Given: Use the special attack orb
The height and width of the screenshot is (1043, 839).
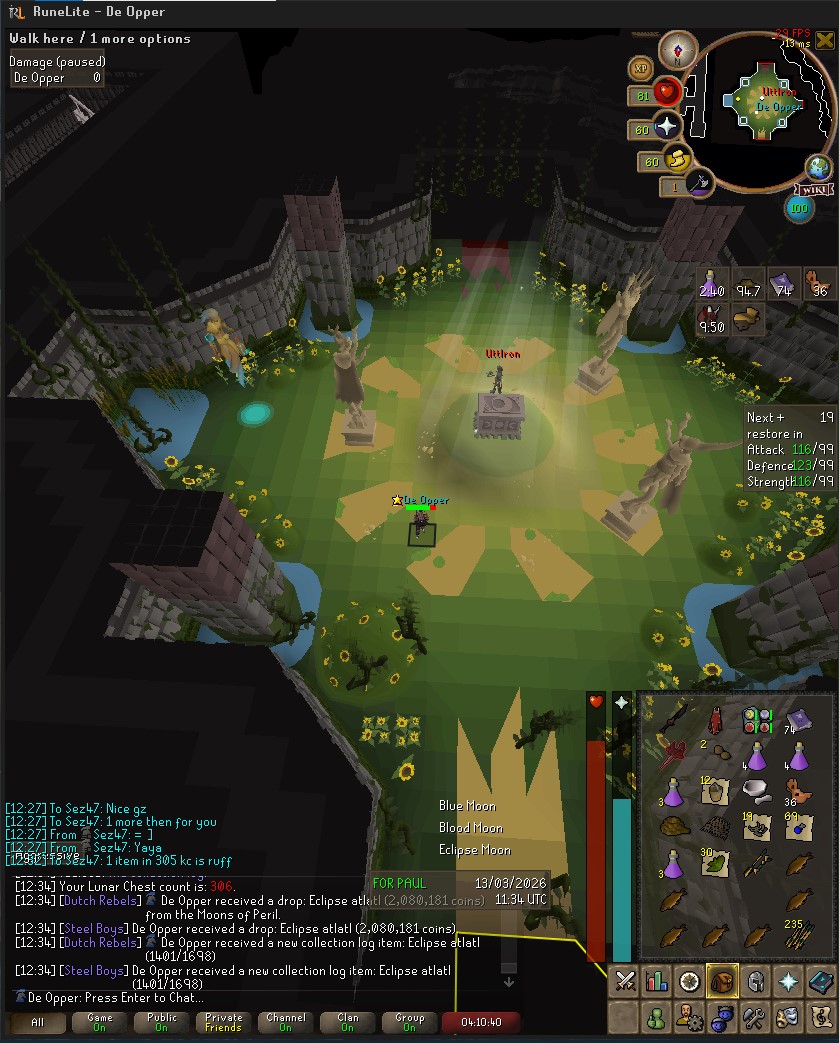Looking at the screenshot, I should pyautogui.click(x=699, y=184).
